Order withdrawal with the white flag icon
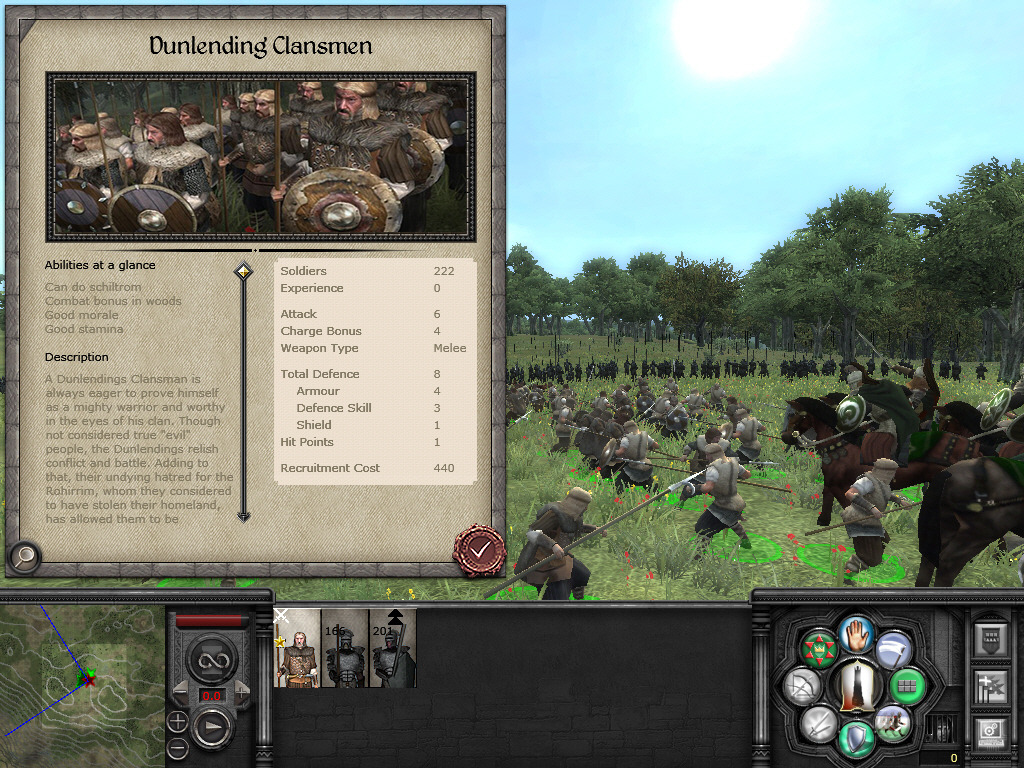 [x=893, y=649]
